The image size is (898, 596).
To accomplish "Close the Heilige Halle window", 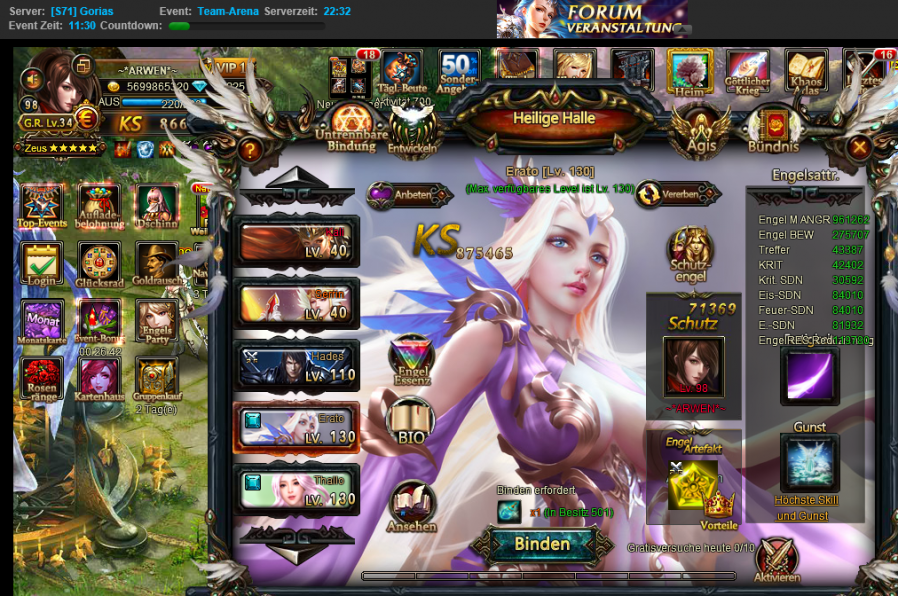I will coord(858,147).
